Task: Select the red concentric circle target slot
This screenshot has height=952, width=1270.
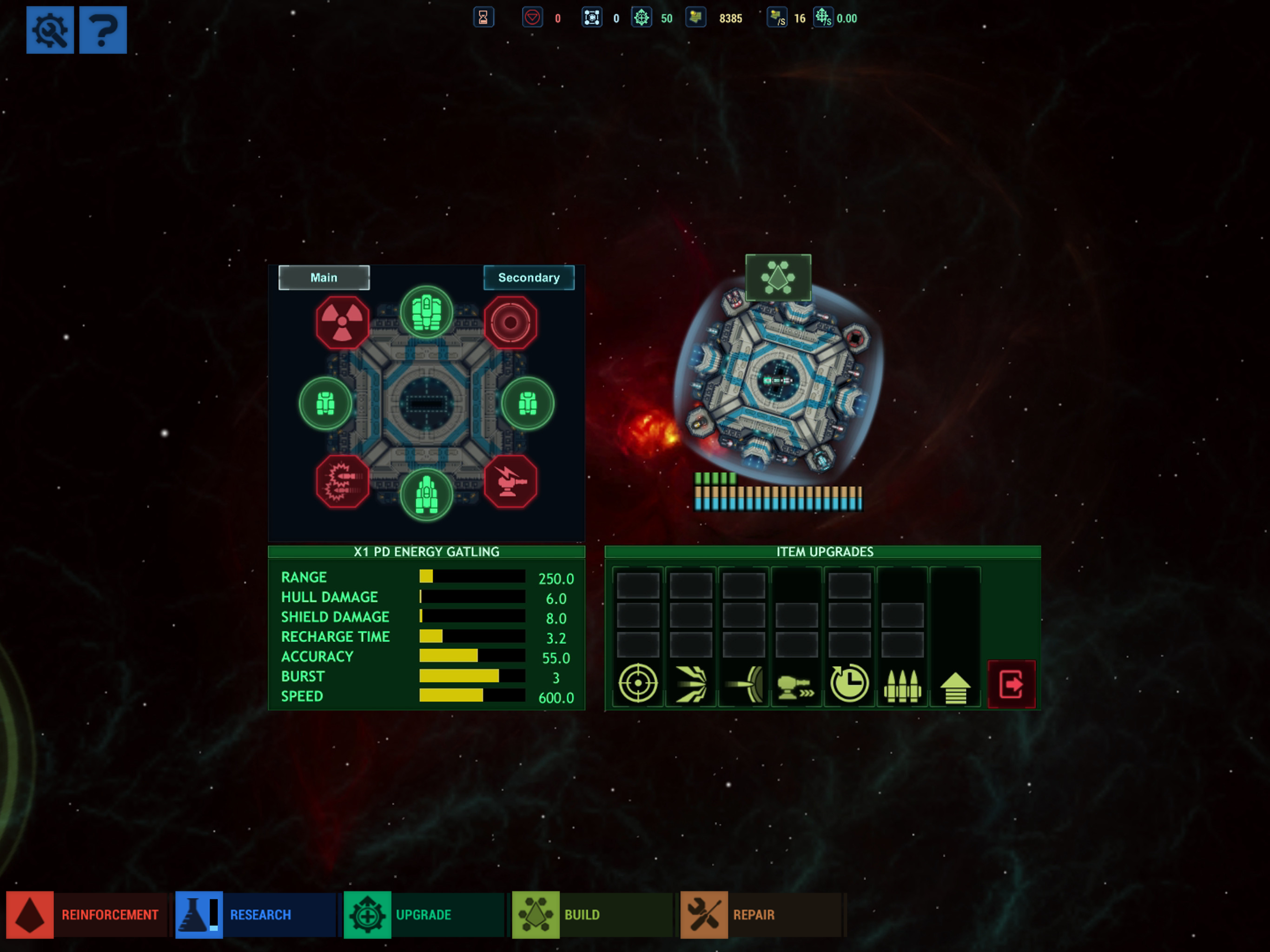Action: click(x=510, y=323)
